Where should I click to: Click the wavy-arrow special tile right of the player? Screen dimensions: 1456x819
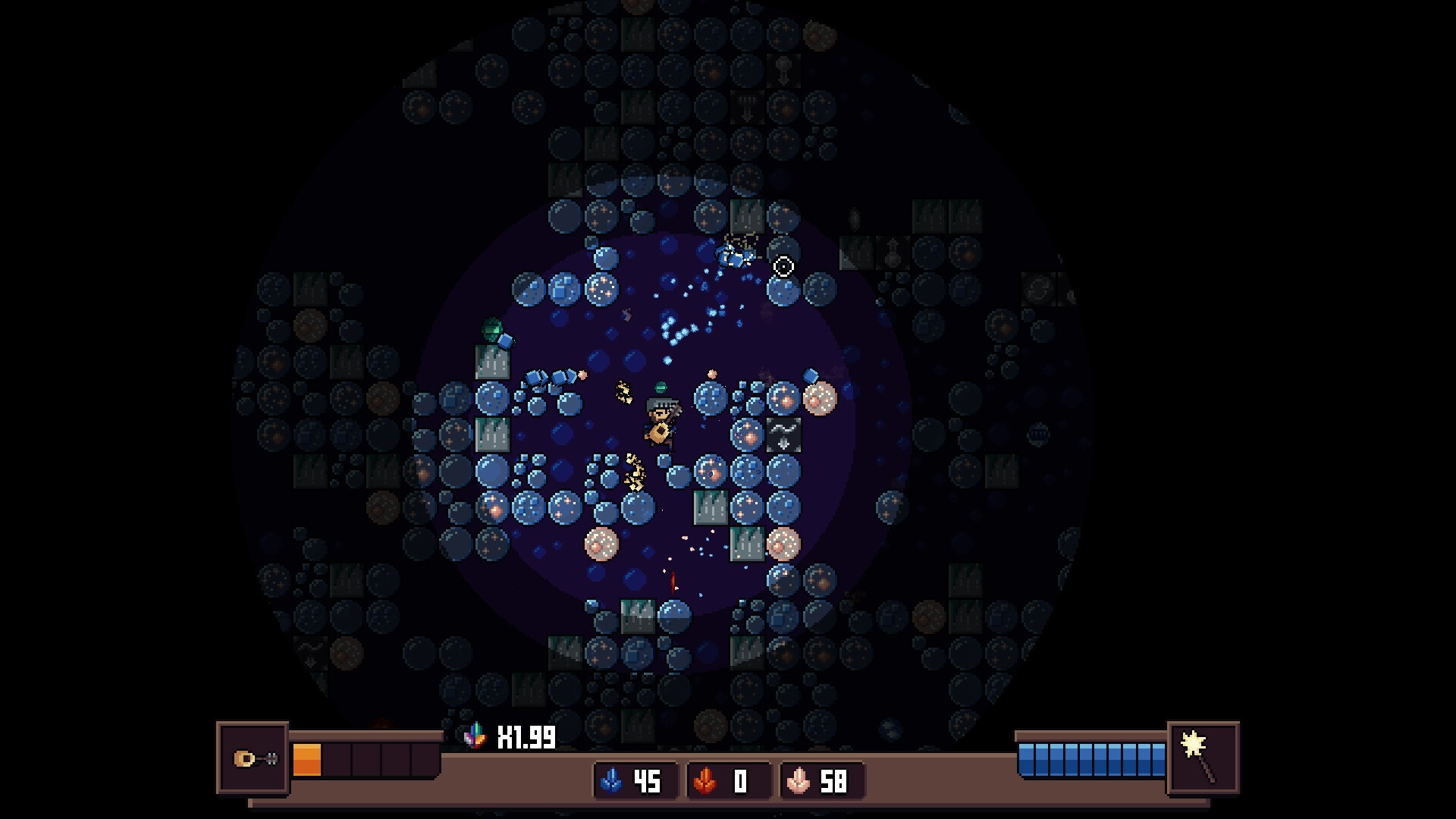(783, 435)
